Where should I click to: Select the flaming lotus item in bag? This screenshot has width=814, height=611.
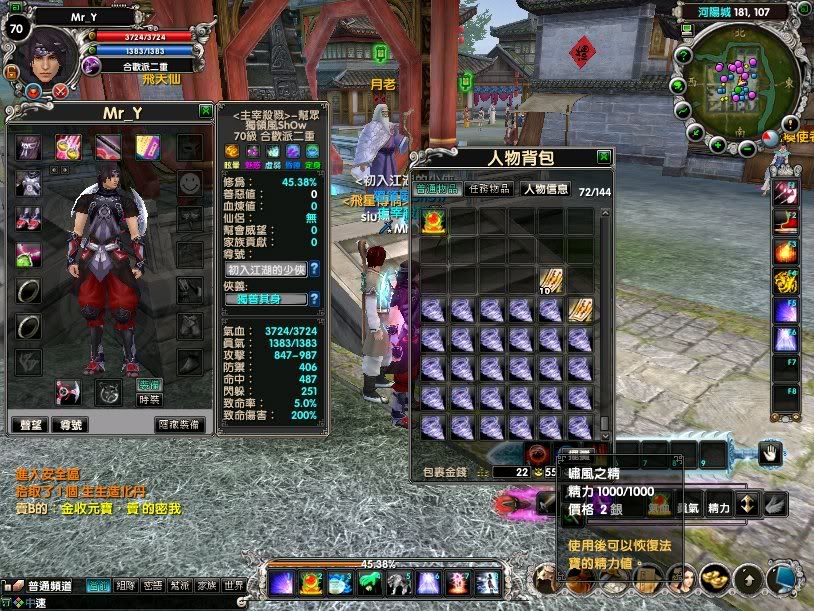tap(434, 222)
